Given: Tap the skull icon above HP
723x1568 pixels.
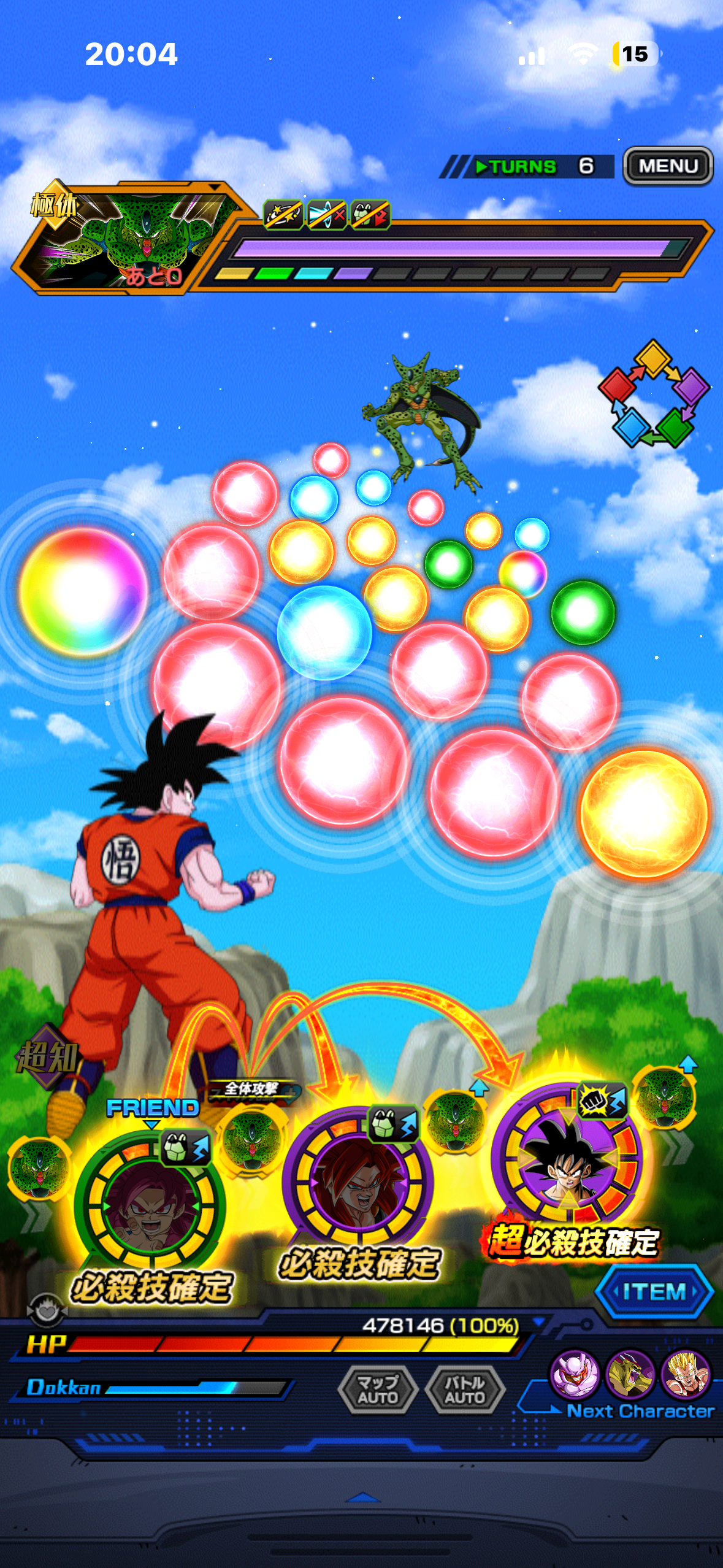Looking at the screenshot, I should [46, 1310].
